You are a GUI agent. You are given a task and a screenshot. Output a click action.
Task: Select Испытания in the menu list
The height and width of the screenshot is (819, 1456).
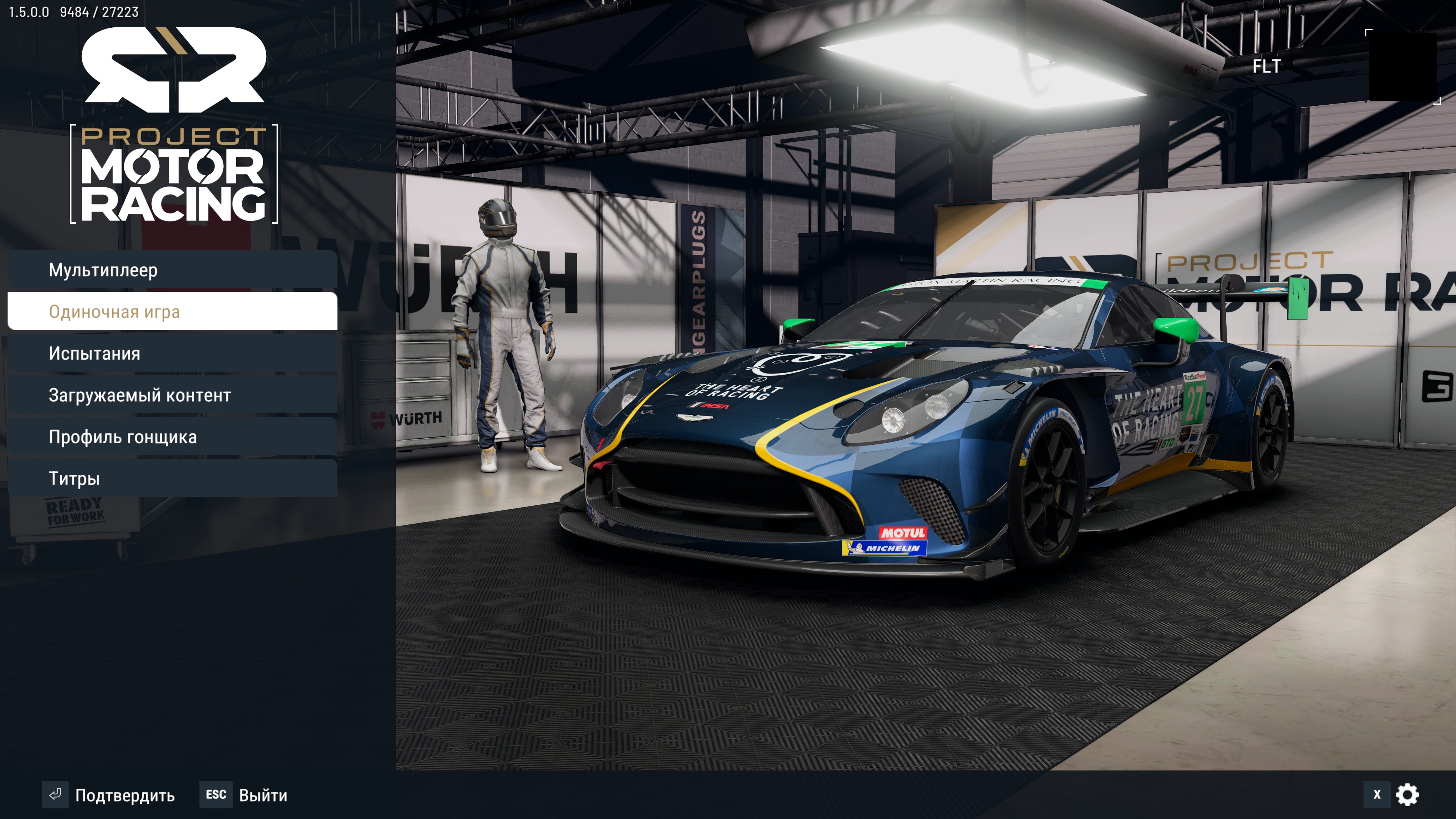click(94, 353)
